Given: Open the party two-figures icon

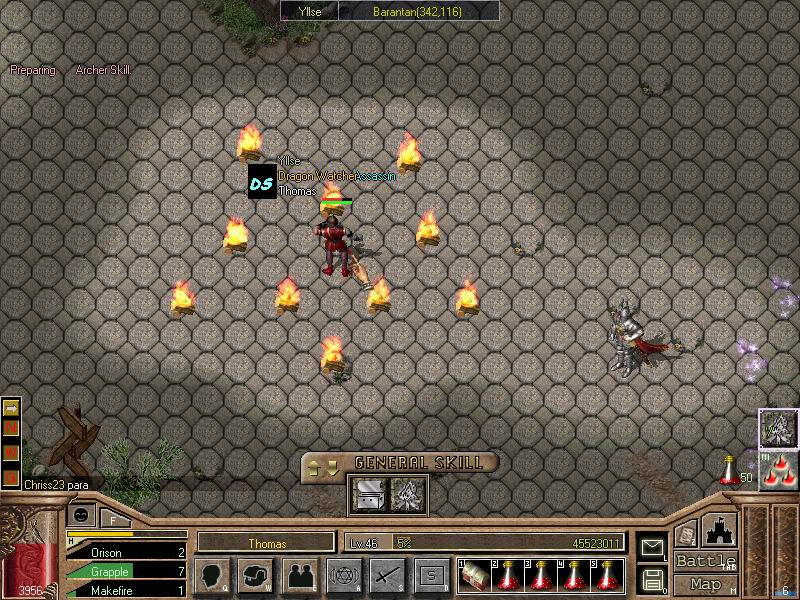Looking at the screenshot, I should pos(299,576).
